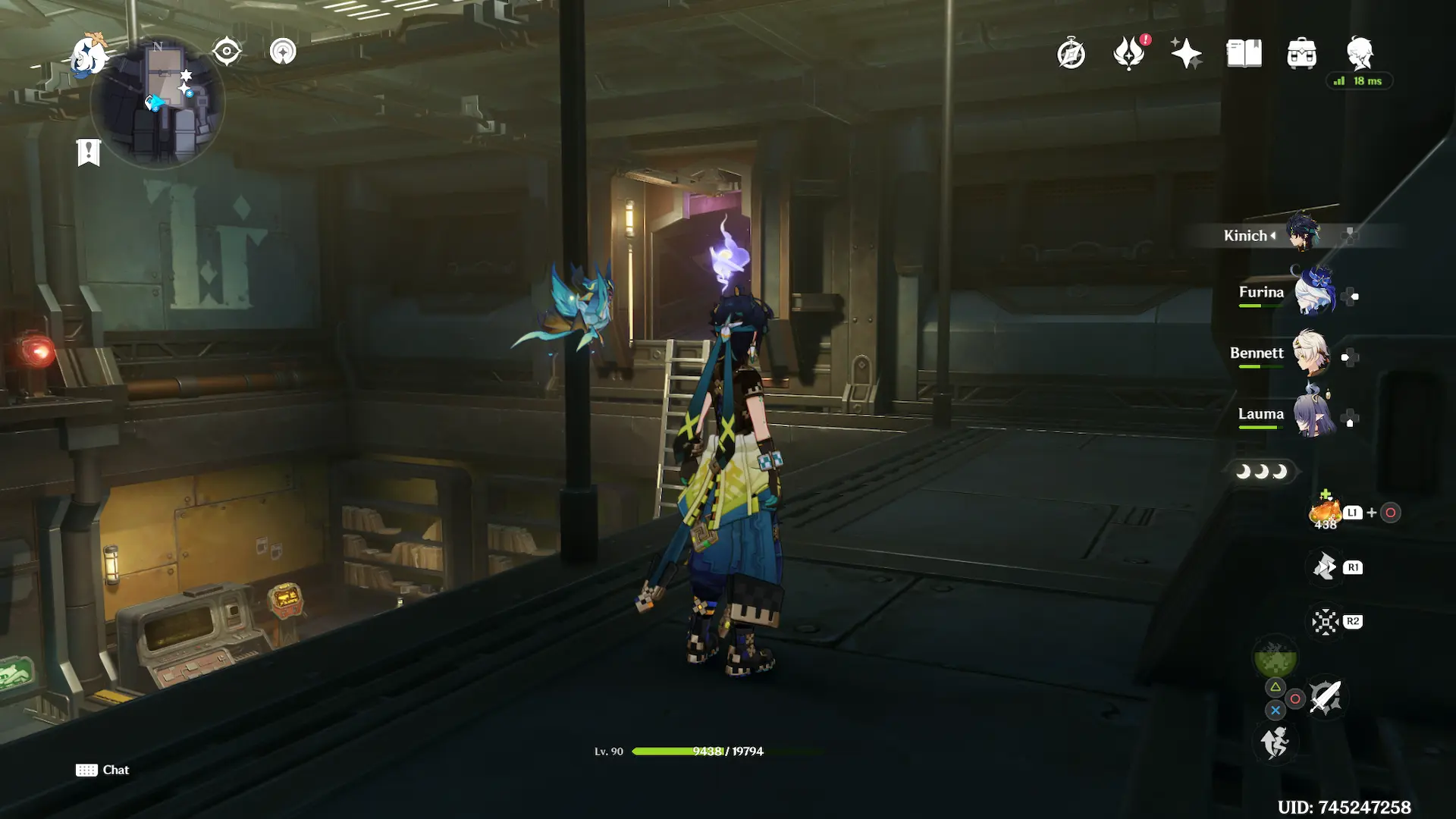1456x819 pixels.
Task: Open the battle pass icon with alert
Action: [1128, 54]
